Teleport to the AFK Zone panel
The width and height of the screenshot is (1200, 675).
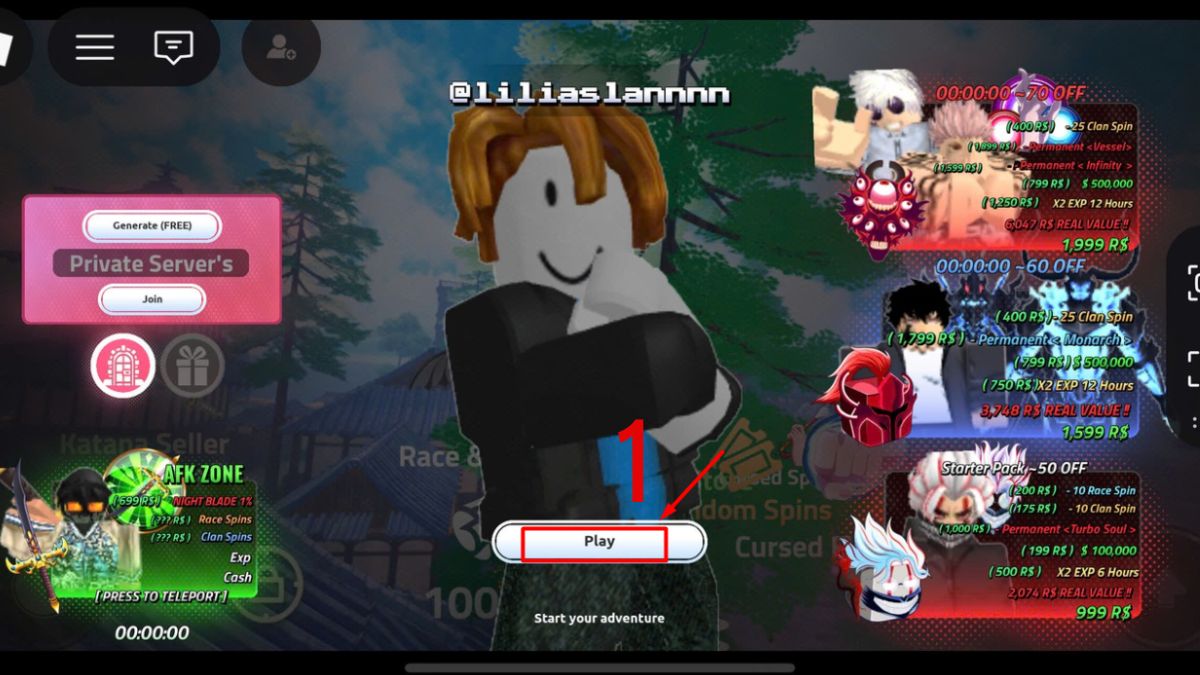click(160, 596)
